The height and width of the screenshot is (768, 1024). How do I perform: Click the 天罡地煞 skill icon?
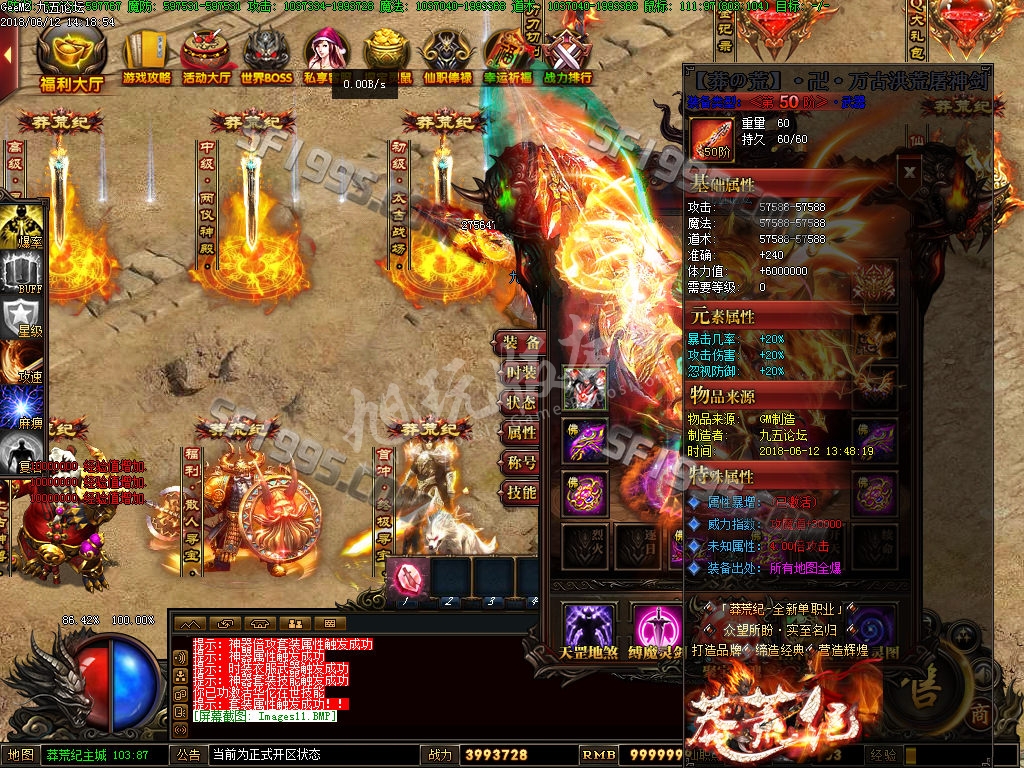coord(588,627)
